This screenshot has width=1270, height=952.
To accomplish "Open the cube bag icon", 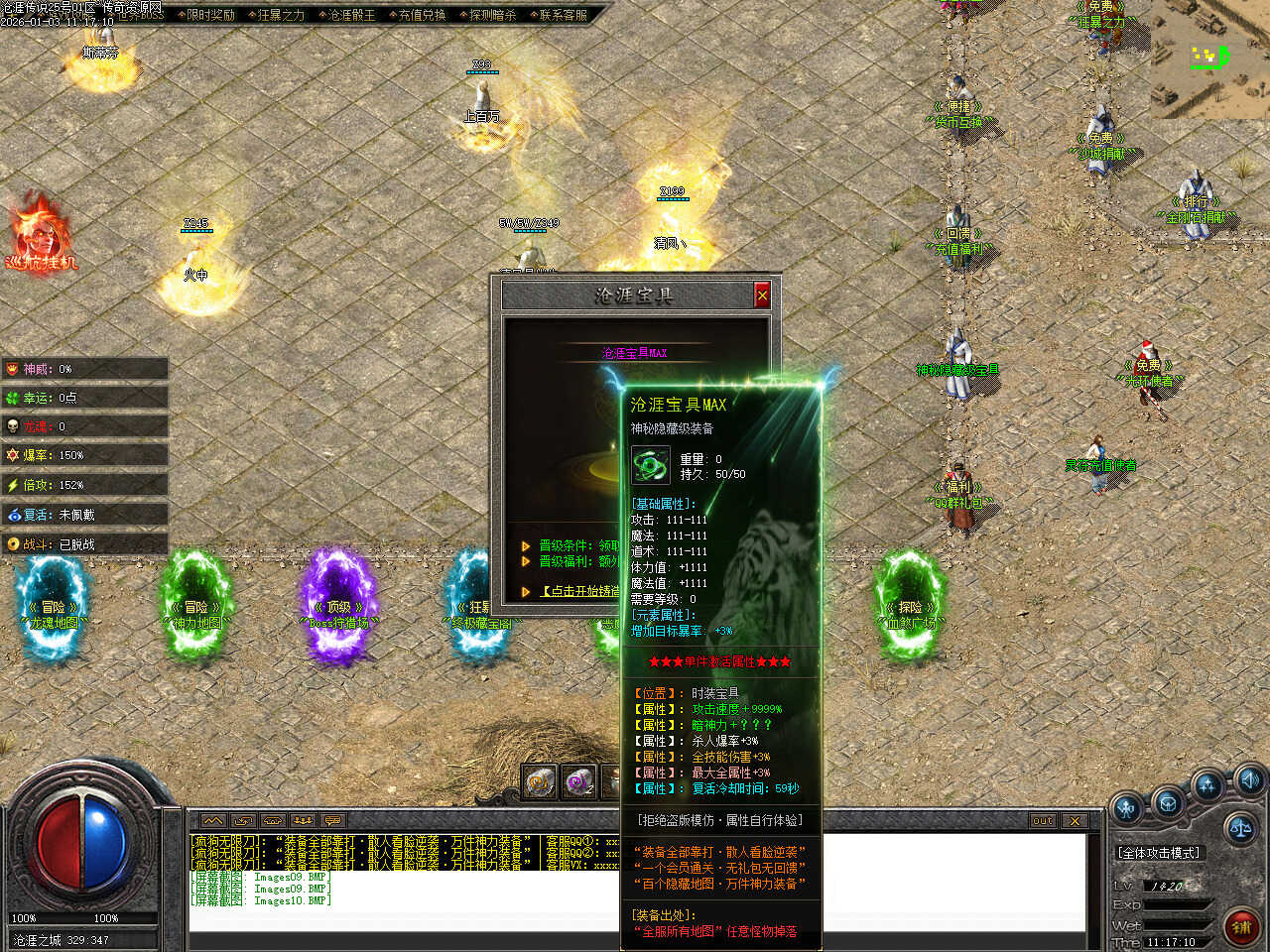I will point(1168,803).
